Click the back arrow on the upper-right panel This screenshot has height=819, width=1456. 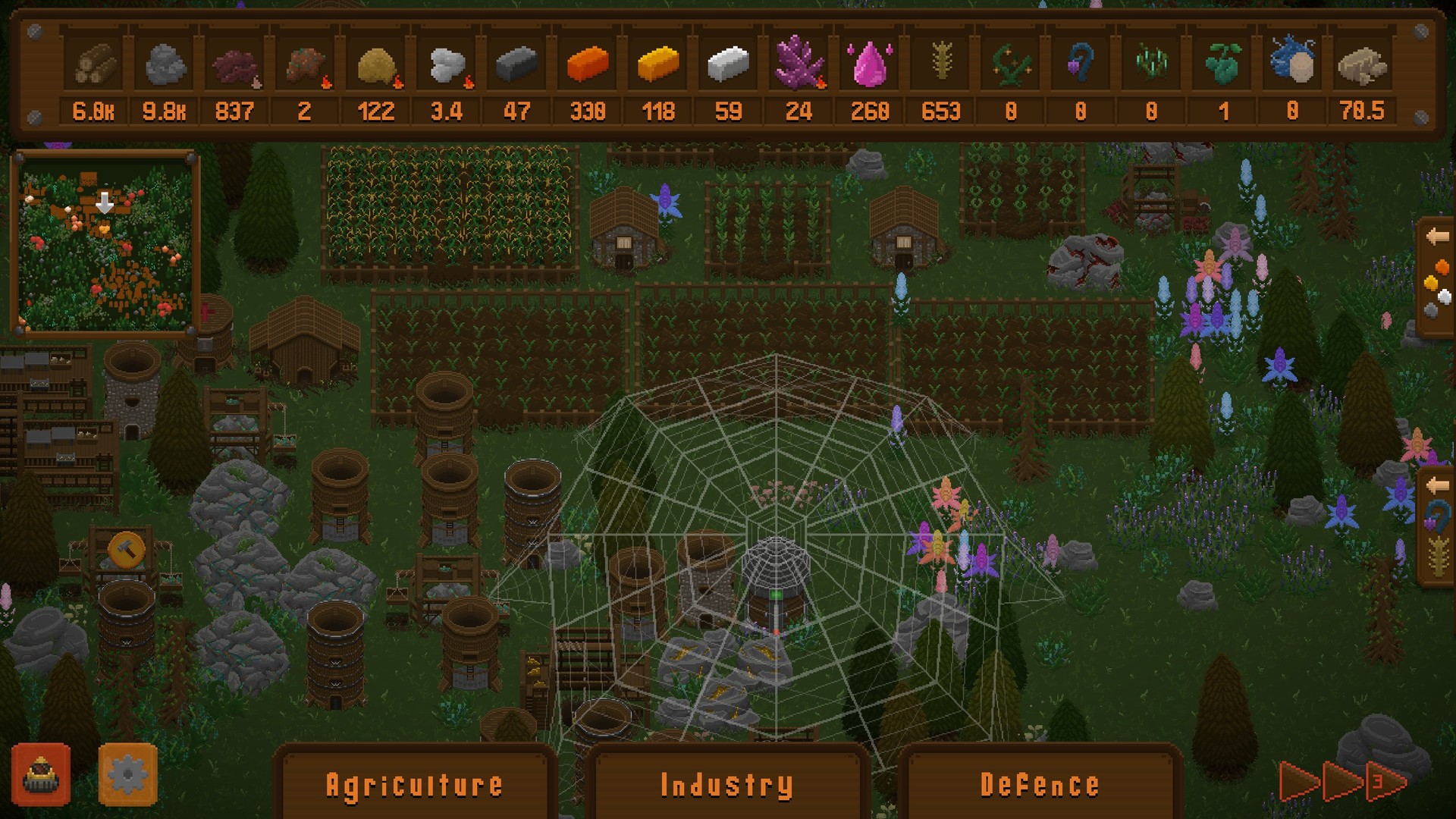pyautogui.click(x=1437, y=236)
